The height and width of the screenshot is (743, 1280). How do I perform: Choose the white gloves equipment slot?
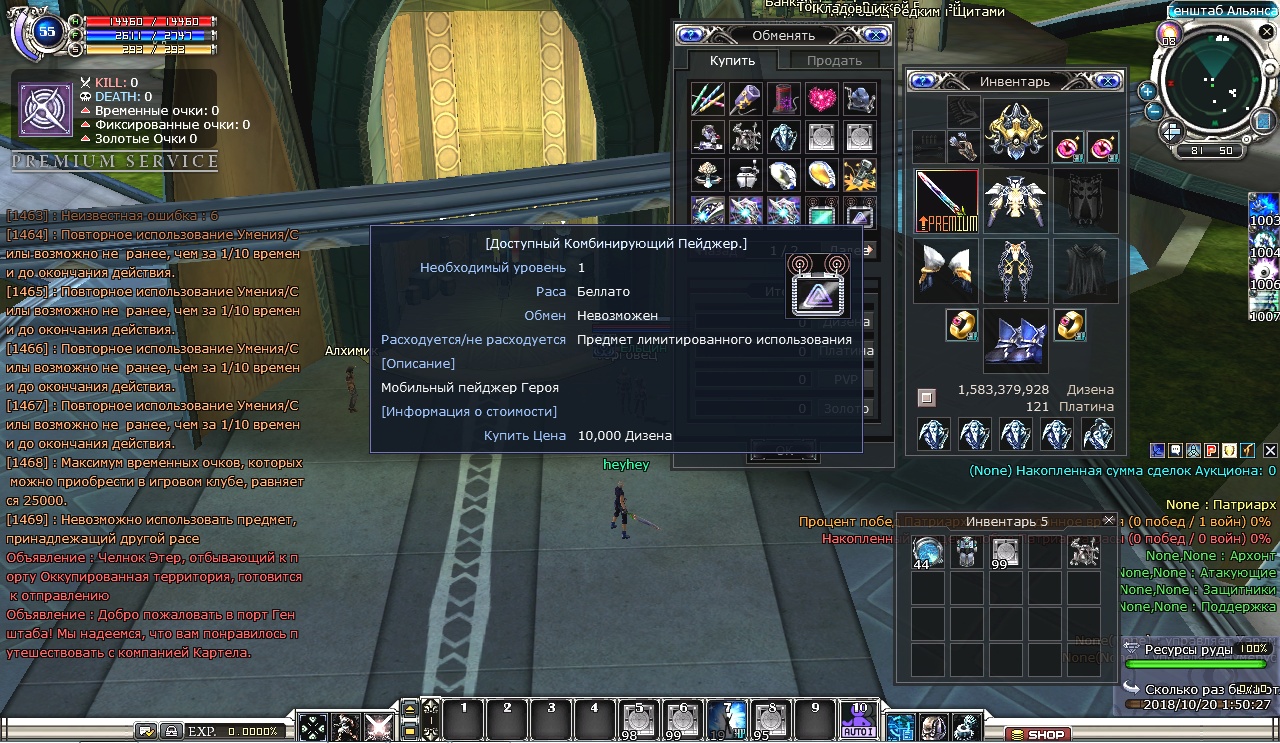947,270
